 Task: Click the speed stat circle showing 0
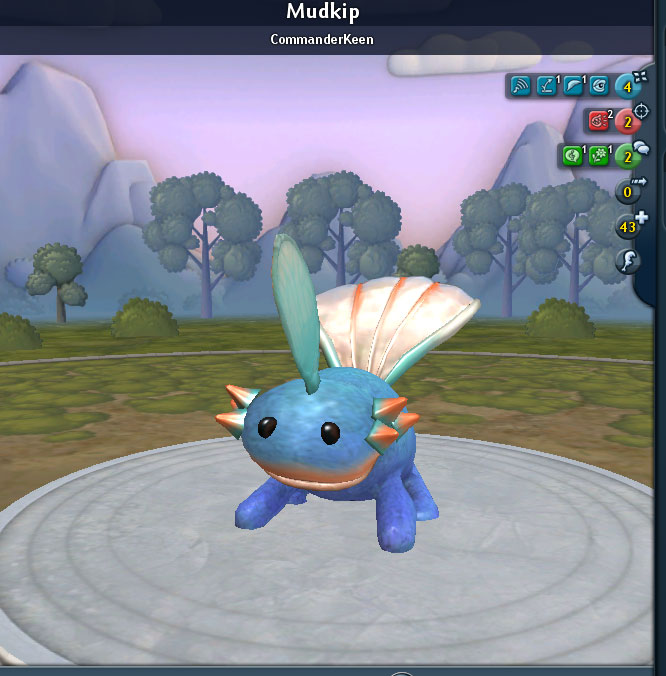point(628,192)
